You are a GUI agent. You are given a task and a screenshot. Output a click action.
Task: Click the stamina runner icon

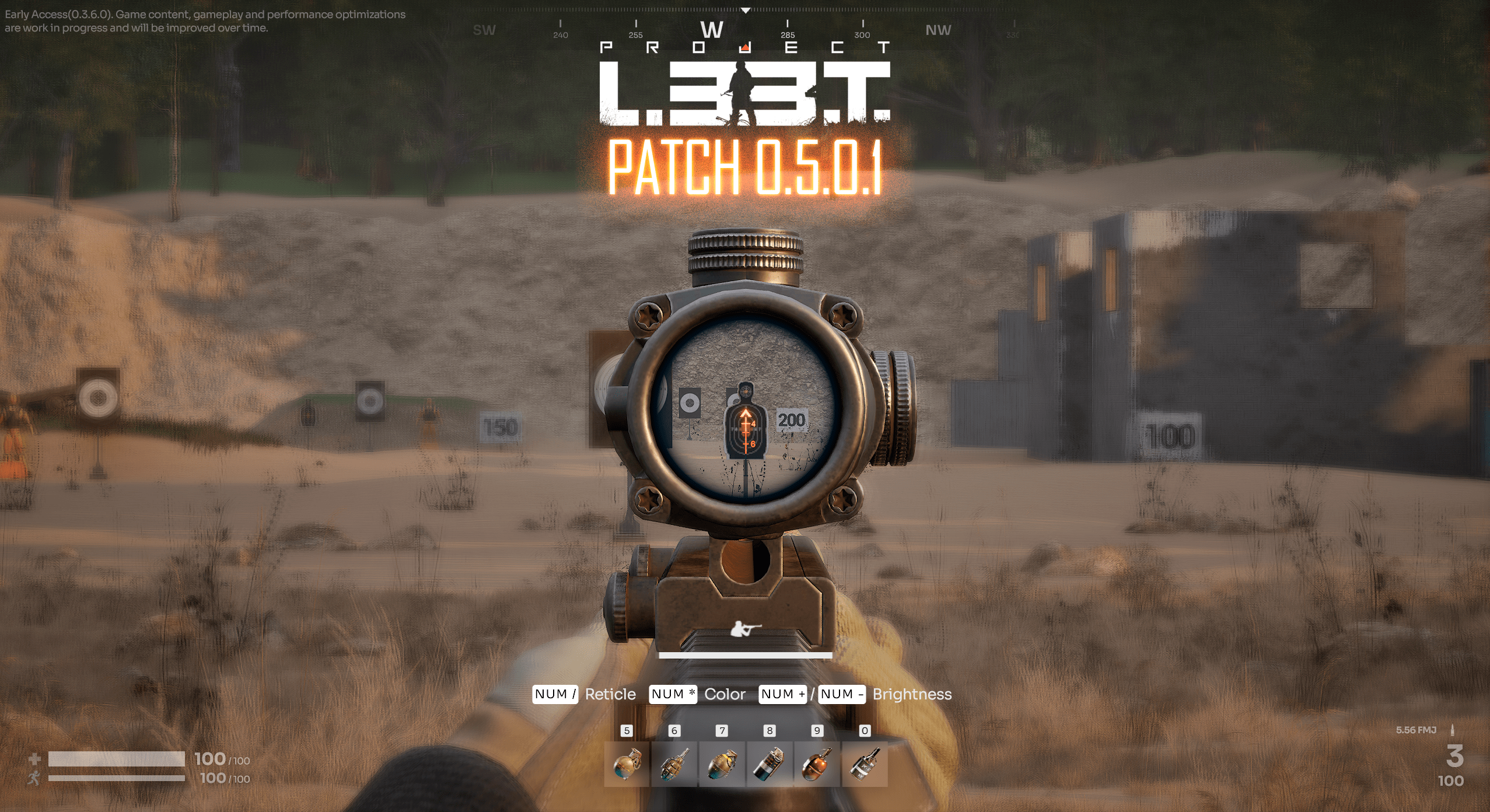point(35,778)
